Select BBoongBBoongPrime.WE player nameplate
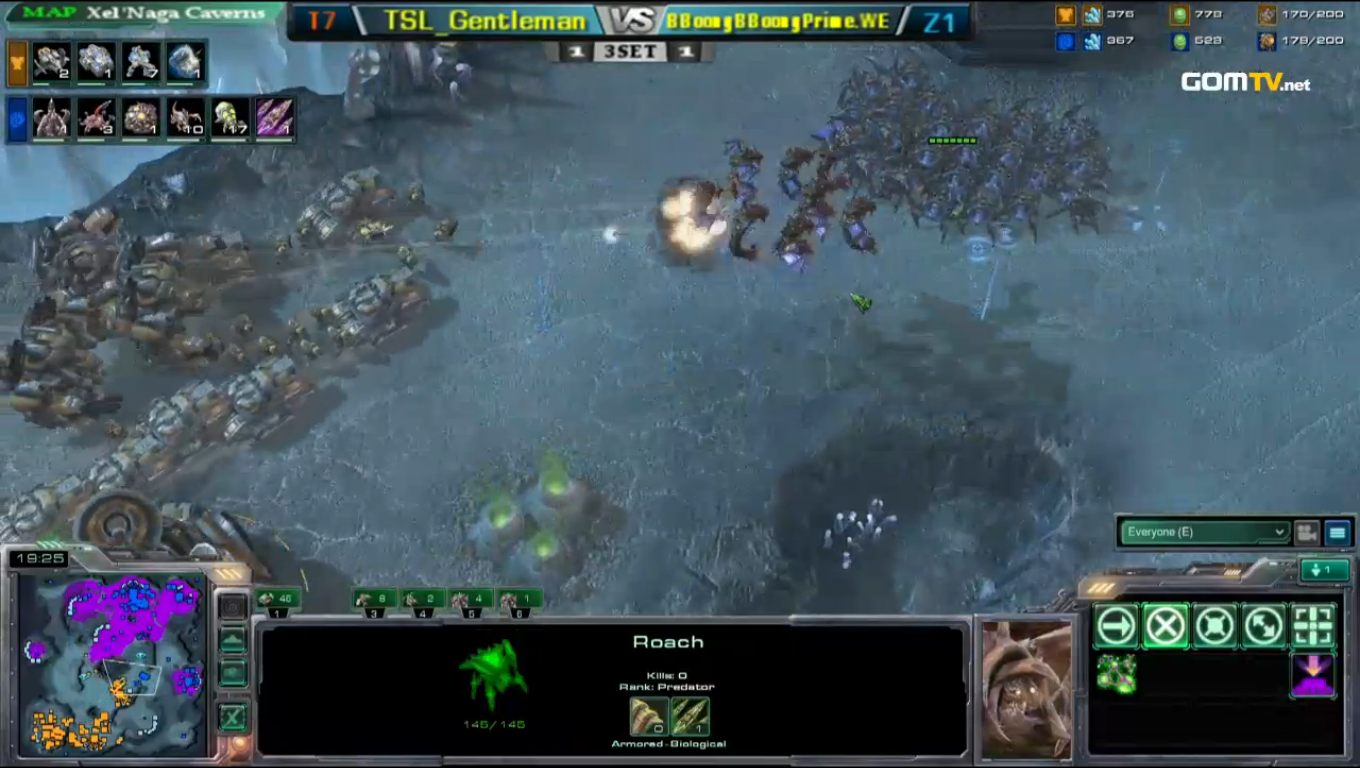The width and height of the screenshot is (1360, 768). (x=780, y=20)
